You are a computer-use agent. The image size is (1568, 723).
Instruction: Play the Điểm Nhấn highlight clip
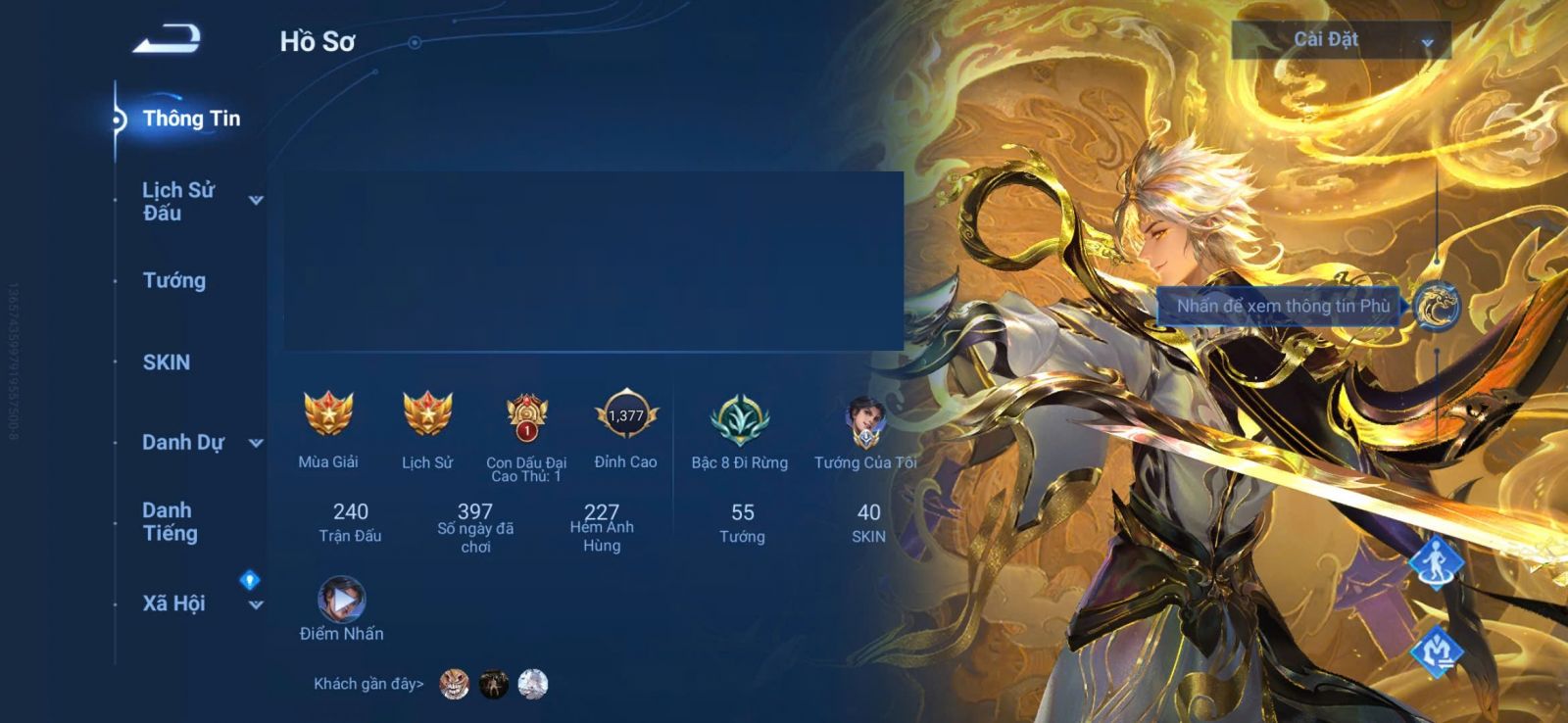341,600
